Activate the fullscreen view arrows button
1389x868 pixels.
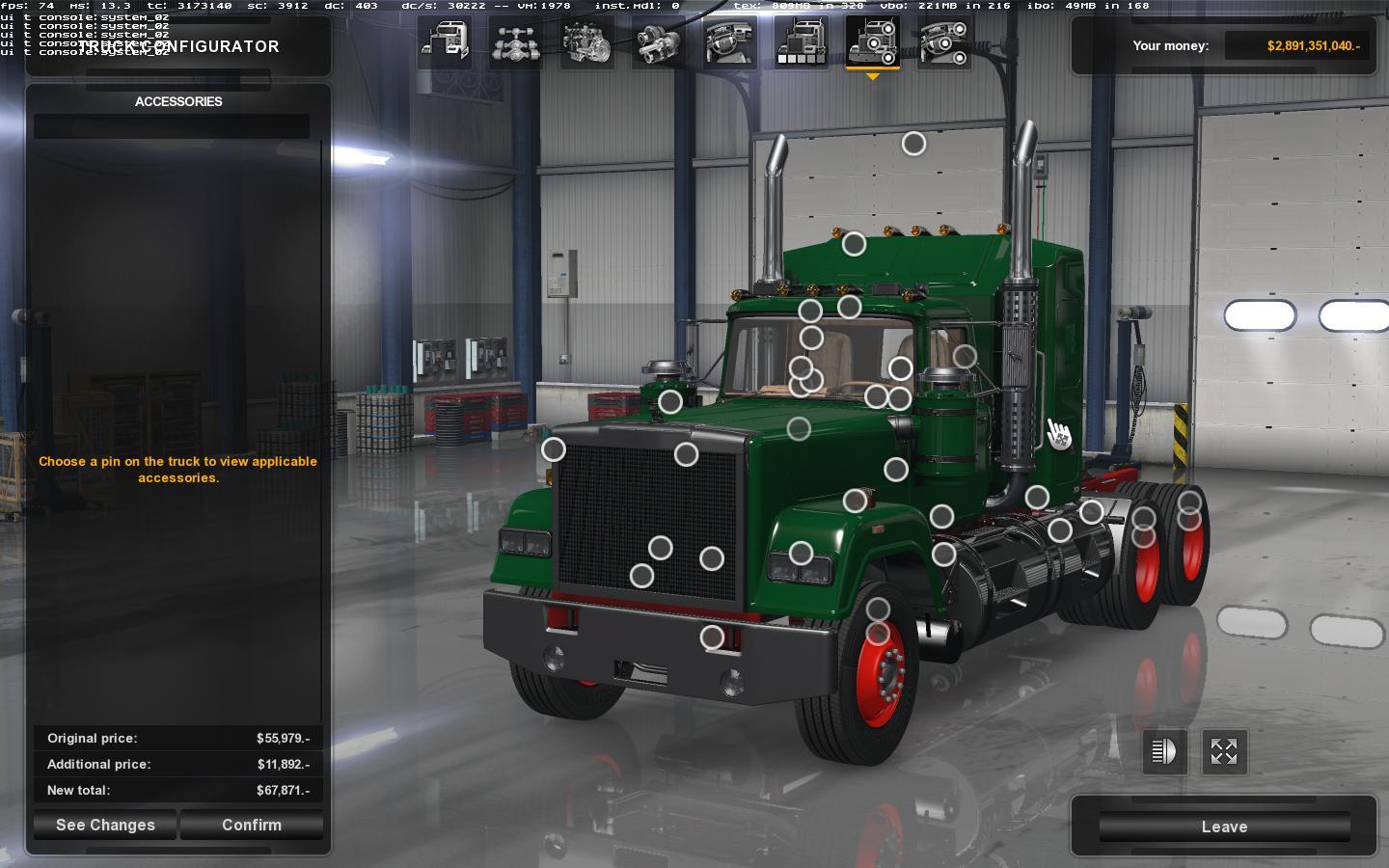1224,751
